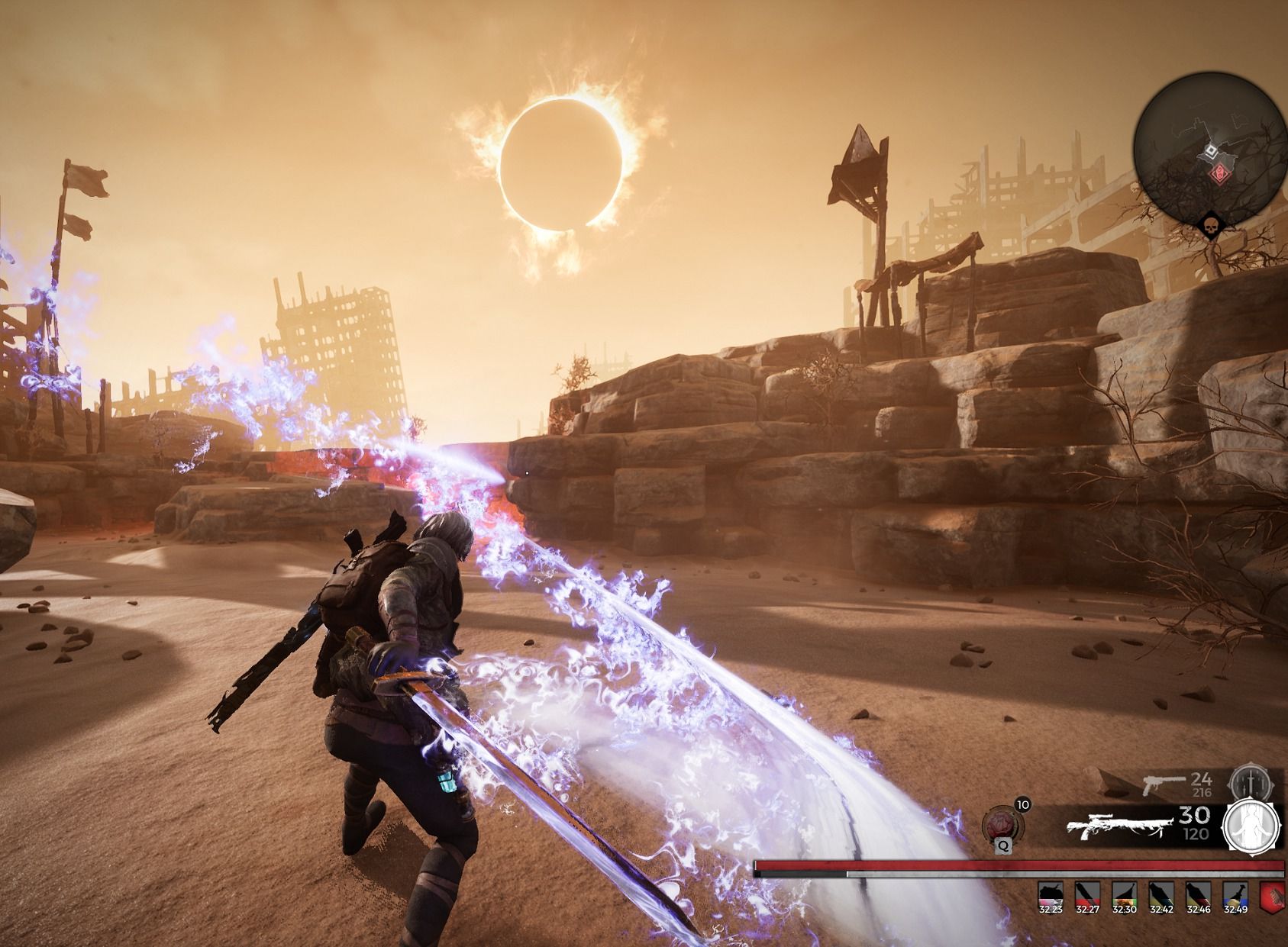This screenshot has width=1288, height=947.
Task: Inspect the buff with timer 32:23
Action: (1050, 894)
